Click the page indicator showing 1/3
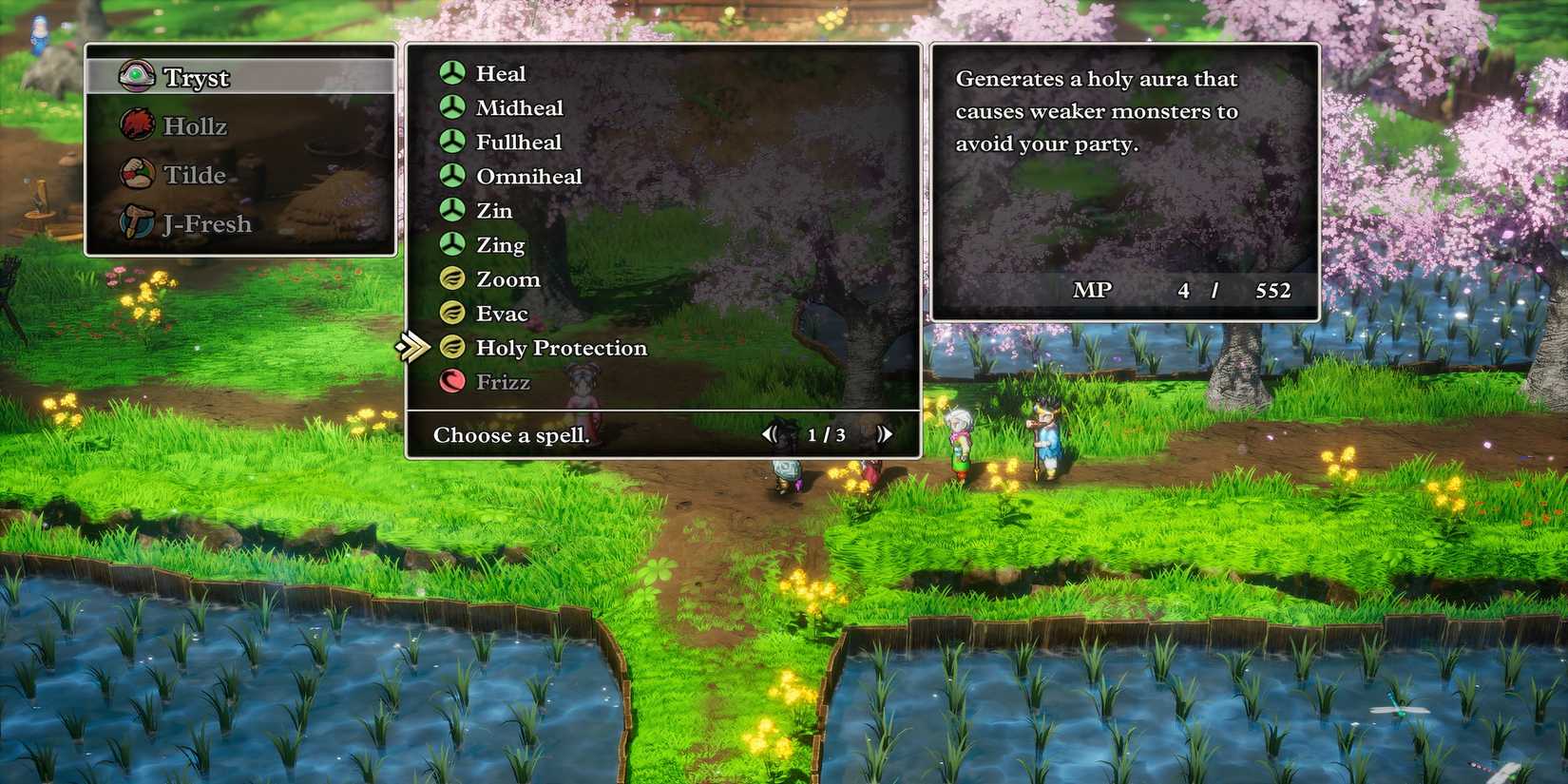1568x784 pixels. 826,434
